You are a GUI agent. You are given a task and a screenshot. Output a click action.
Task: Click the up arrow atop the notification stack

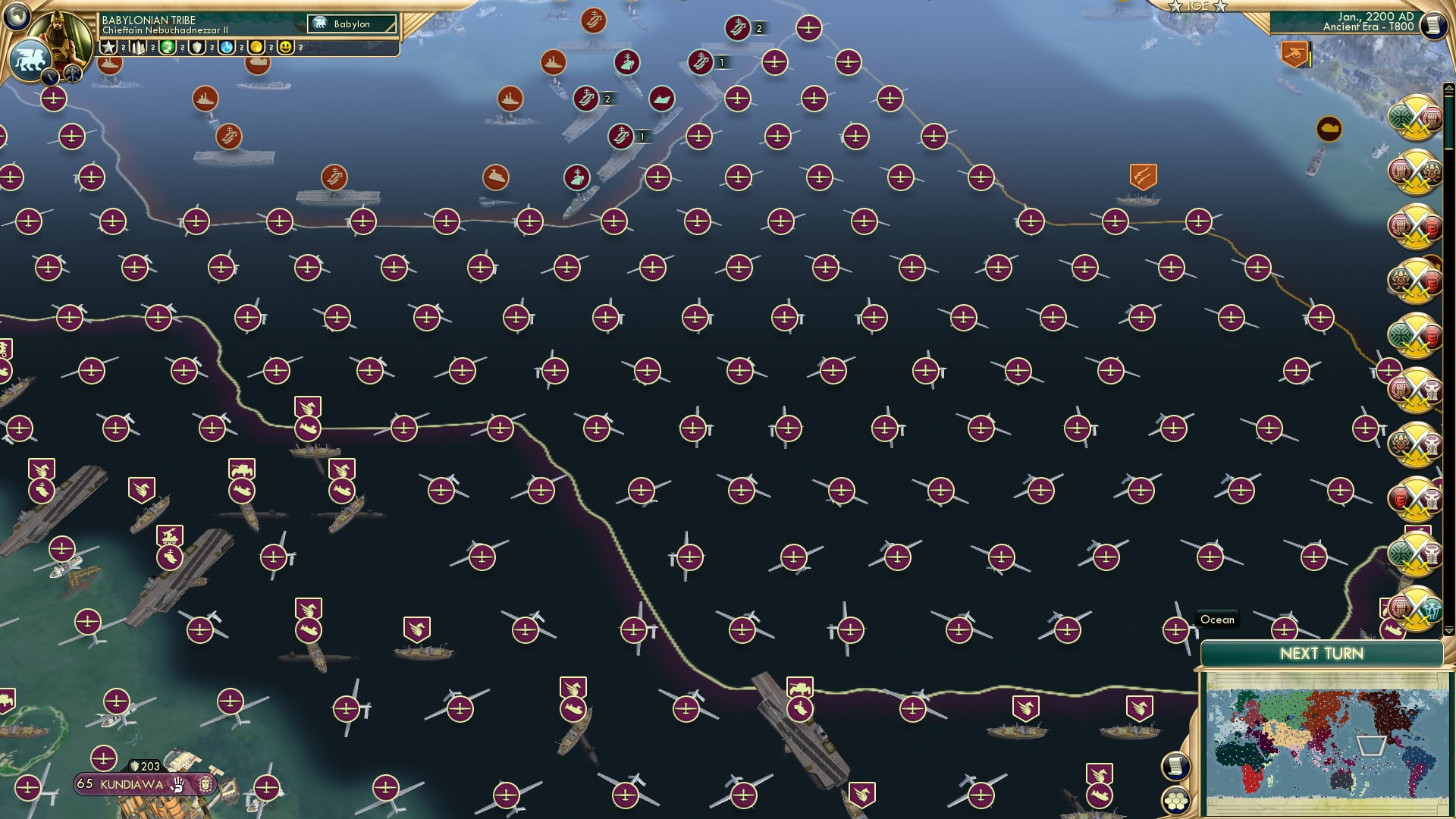pos(1449,89)
